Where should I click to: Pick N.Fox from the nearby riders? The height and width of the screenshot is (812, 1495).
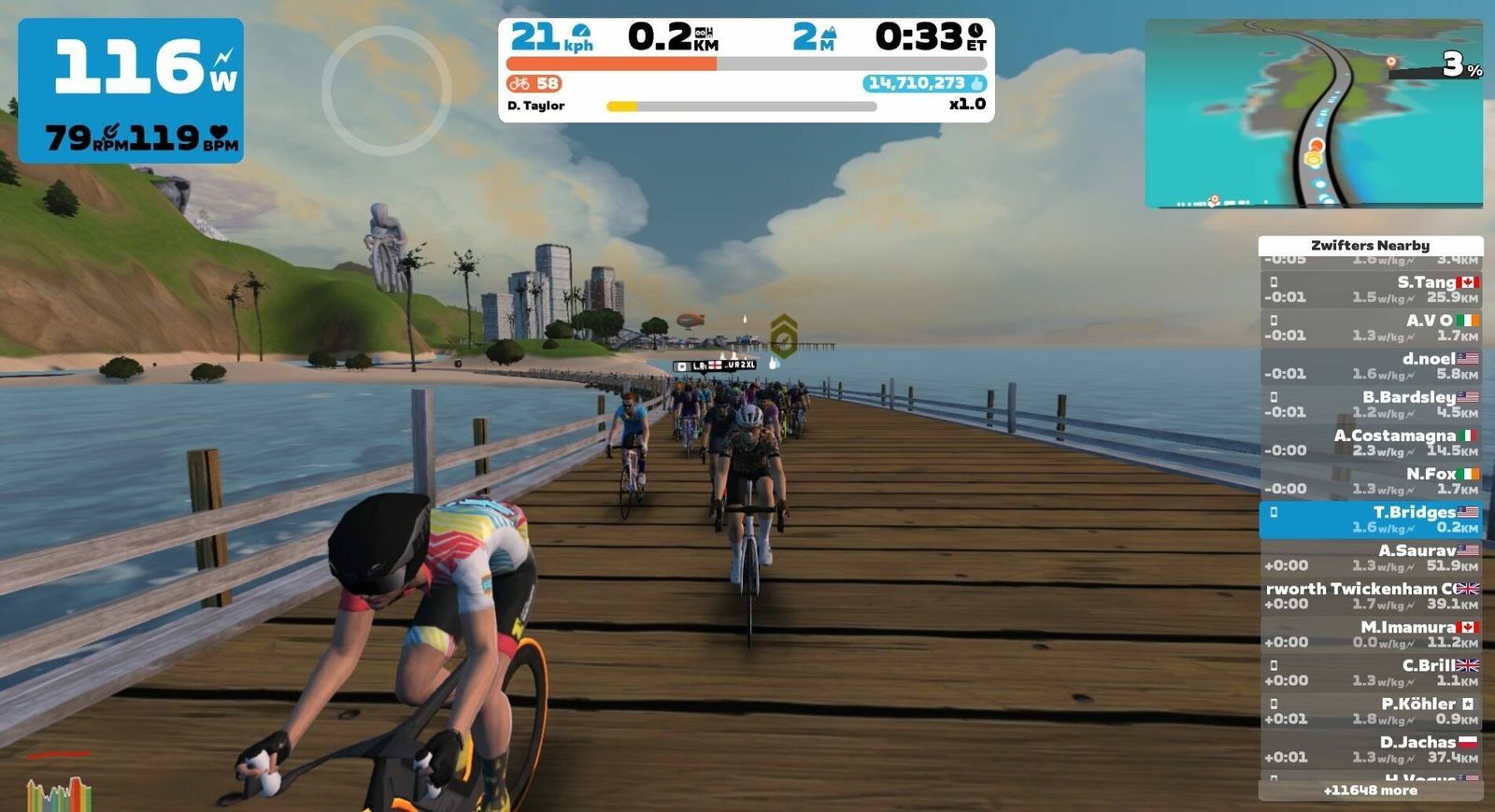tap(1370, 481)
